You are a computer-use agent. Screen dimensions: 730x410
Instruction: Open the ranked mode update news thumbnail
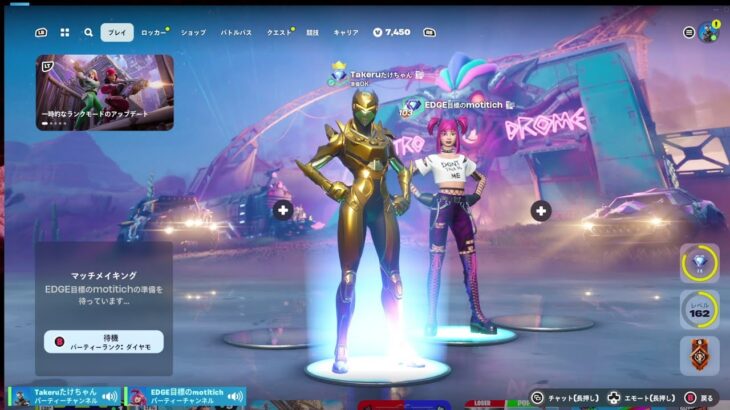(x=105, y=93)
